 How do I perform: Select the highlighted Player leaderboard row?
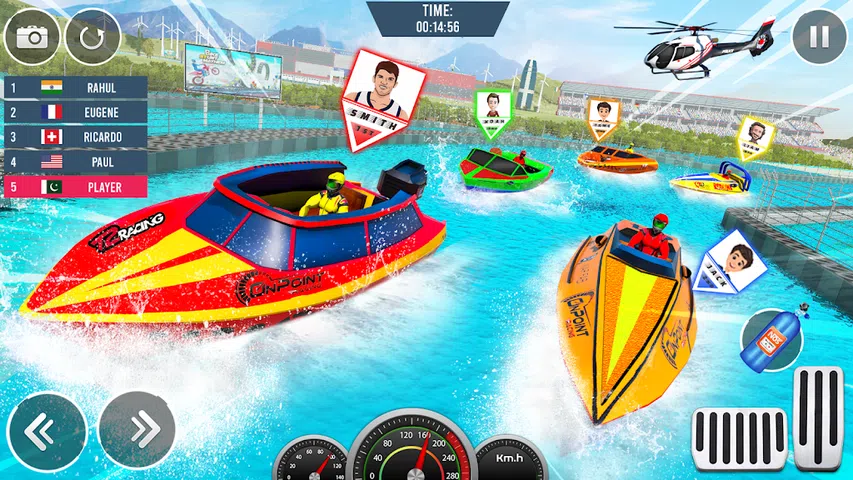click(x=75, y=186)
